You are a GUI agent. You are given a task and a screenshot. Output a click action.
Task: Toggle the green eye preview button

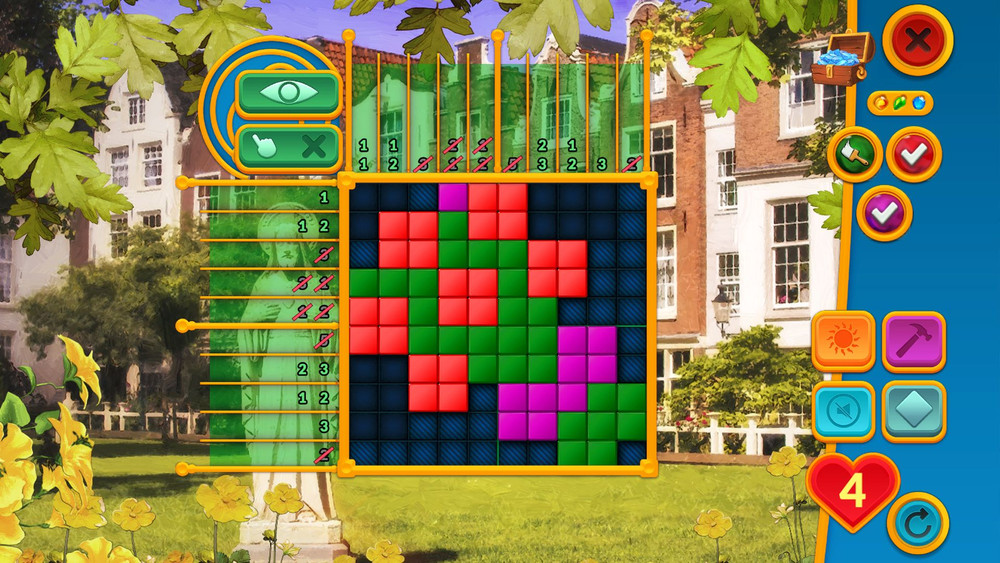click(289, 94)
